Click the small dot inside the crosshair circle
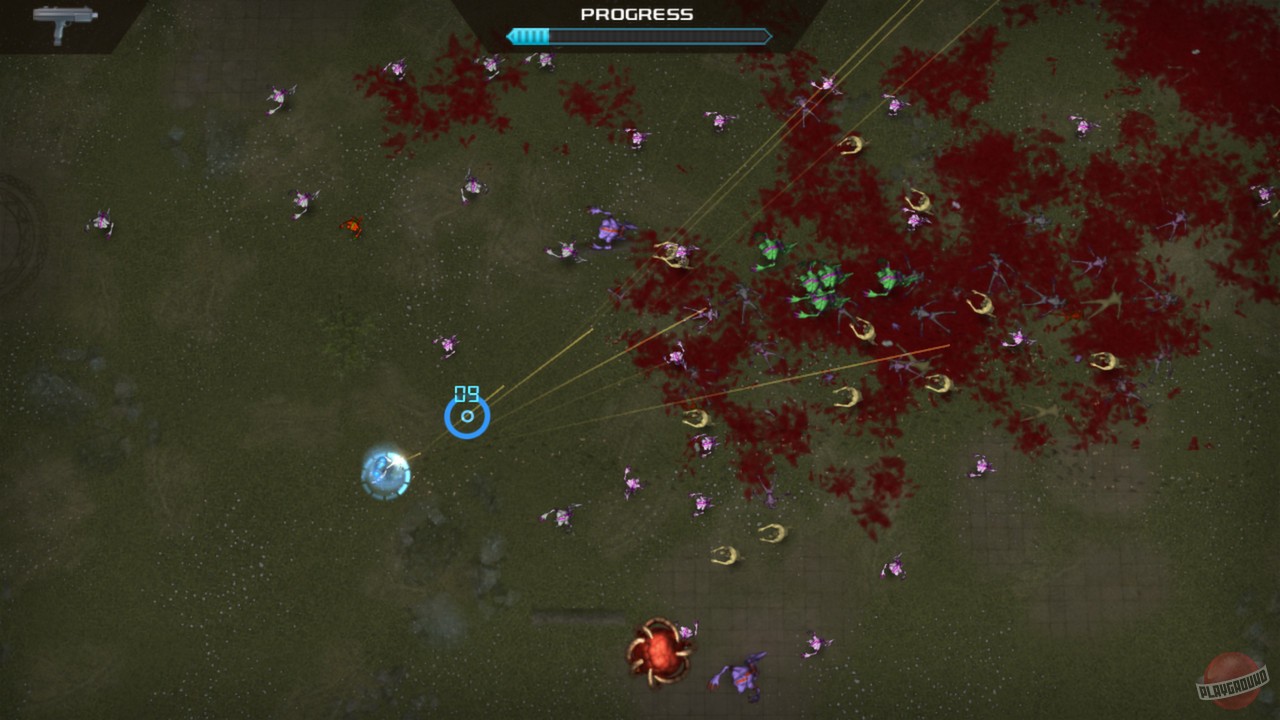Screen dimensions: 1280x720 coord(466,417)
